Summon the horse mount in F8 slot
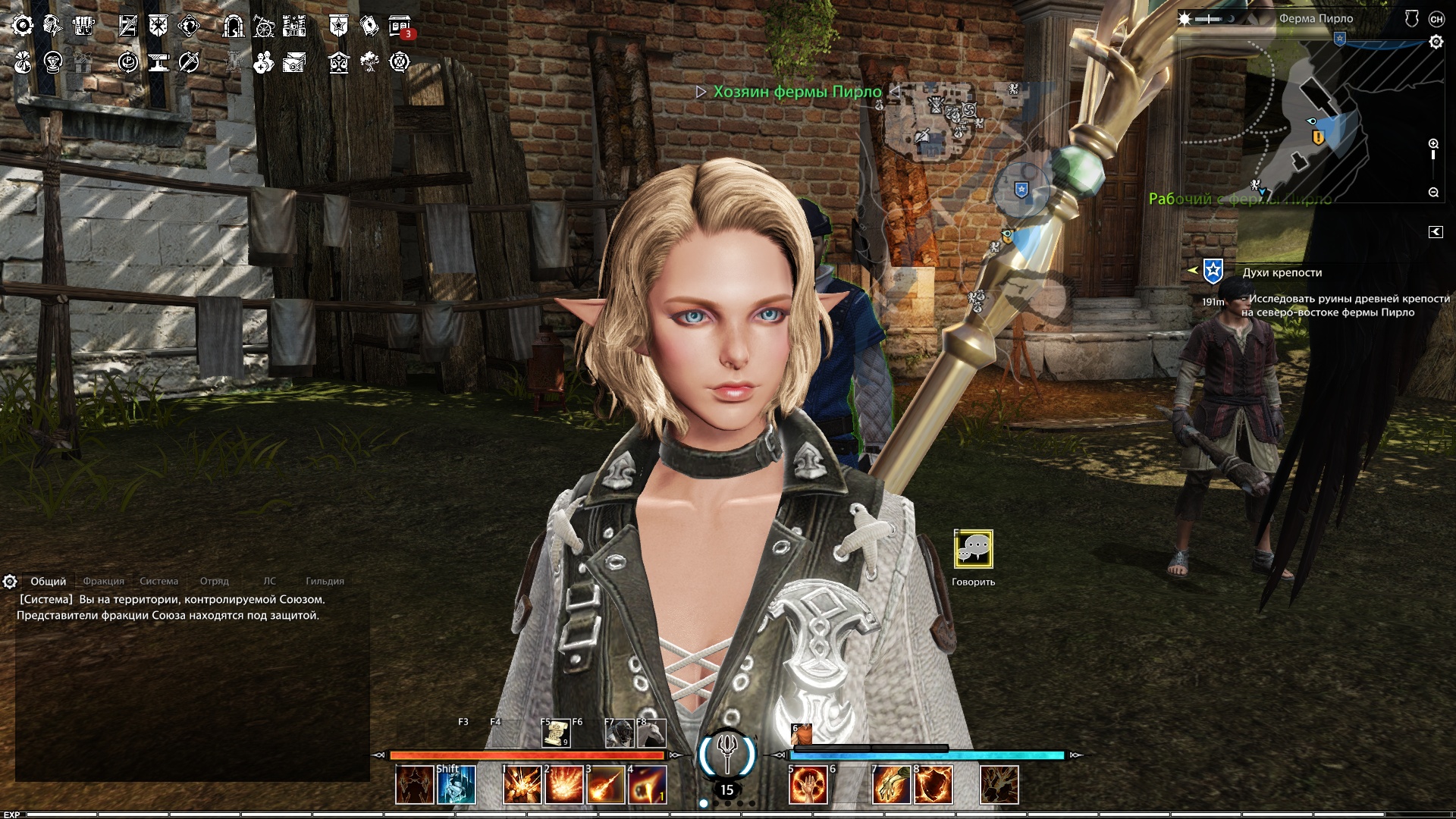 tap(651, 733)
